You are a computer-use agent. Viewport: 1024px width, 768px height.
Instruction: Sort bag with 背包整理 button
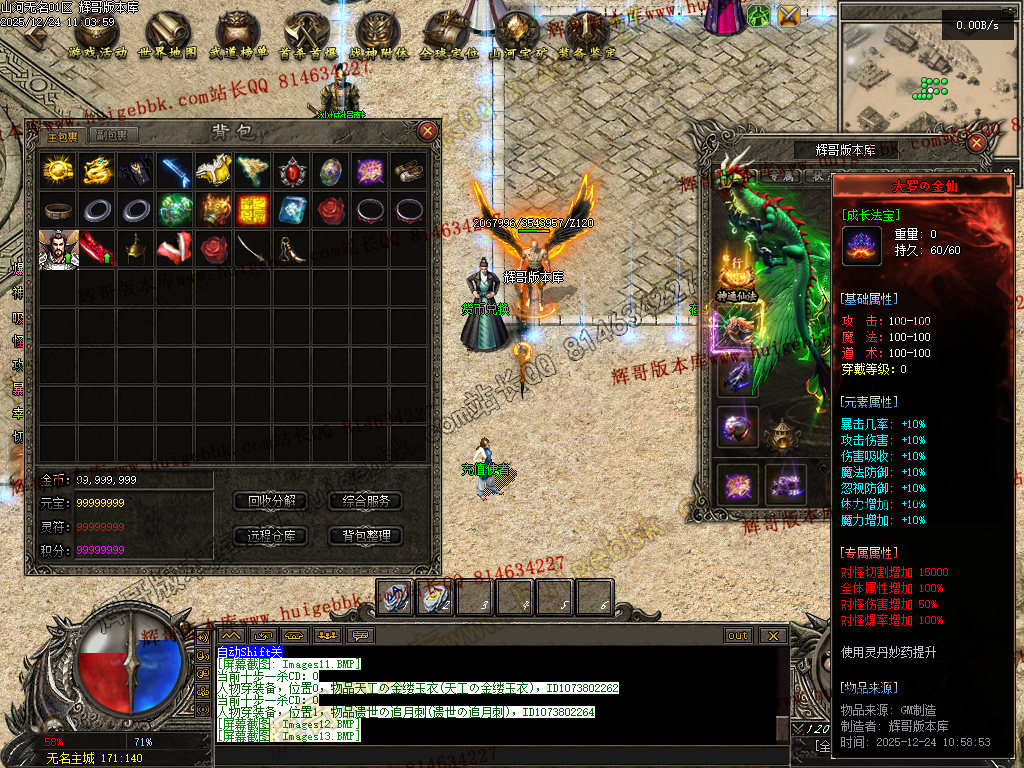tap(365, 536)
